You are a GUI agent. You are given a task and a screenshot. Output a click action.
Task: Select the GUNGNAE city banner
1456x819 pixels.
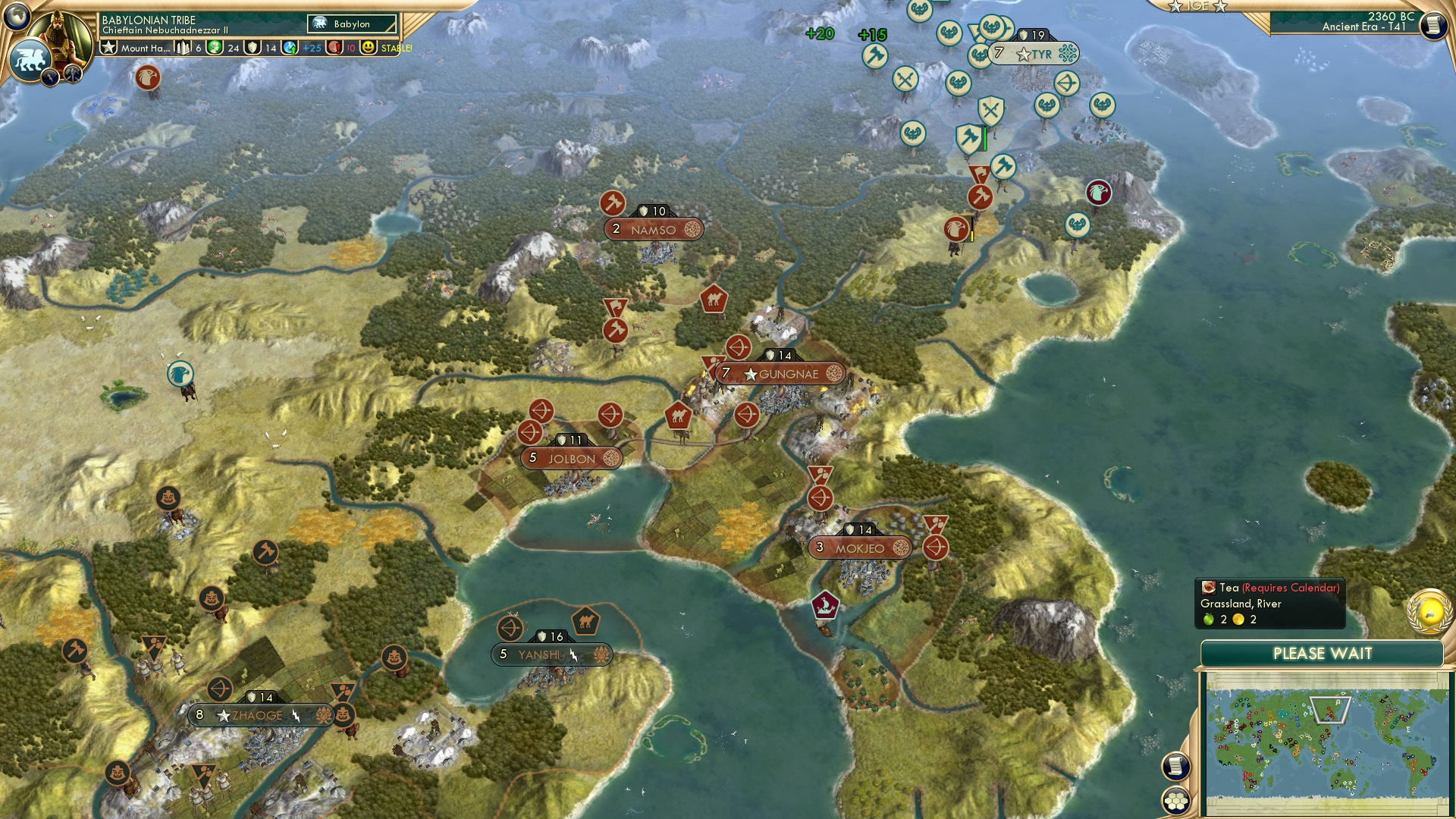pyautogui.click(x=781, y=373)
